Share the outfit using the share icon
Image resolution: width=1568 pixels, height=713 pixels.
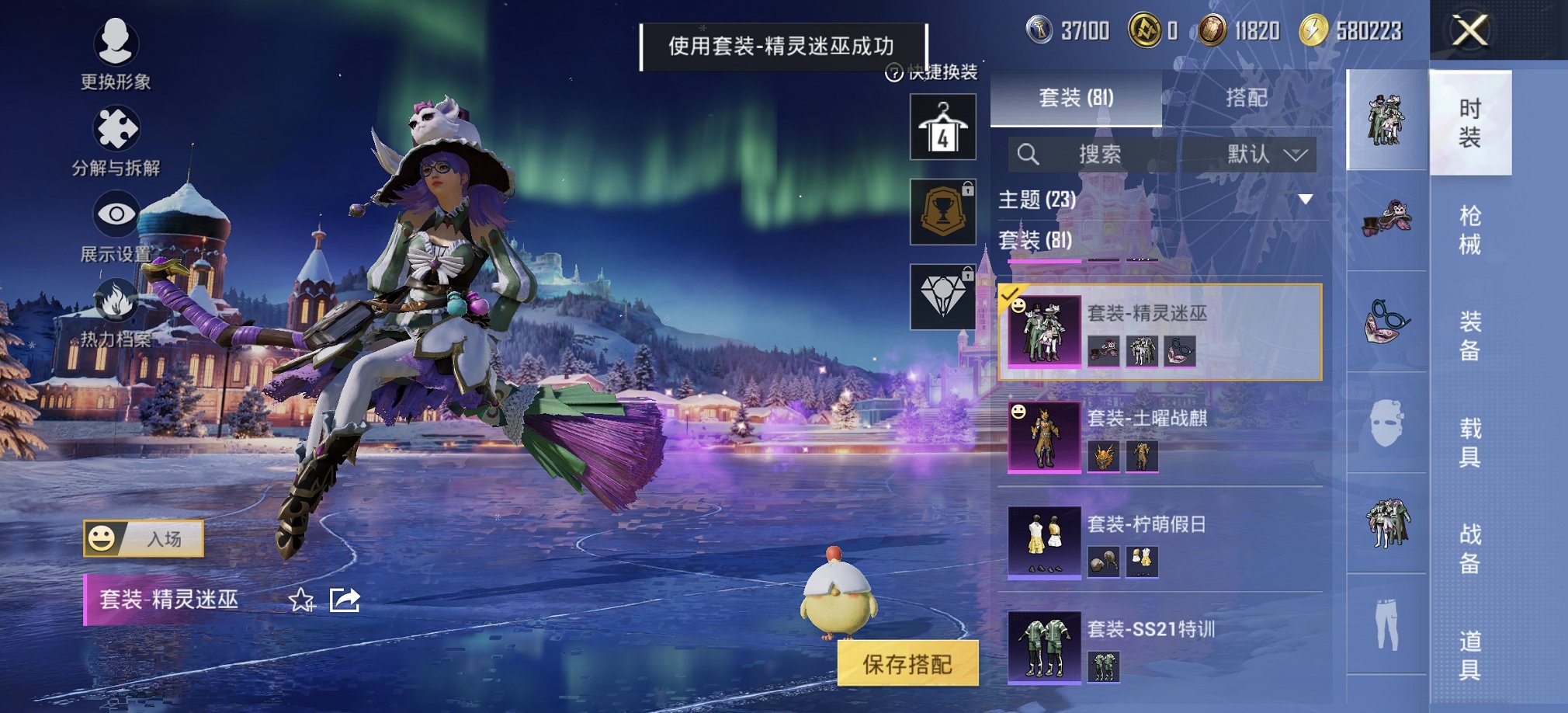(x=345, y=600)
